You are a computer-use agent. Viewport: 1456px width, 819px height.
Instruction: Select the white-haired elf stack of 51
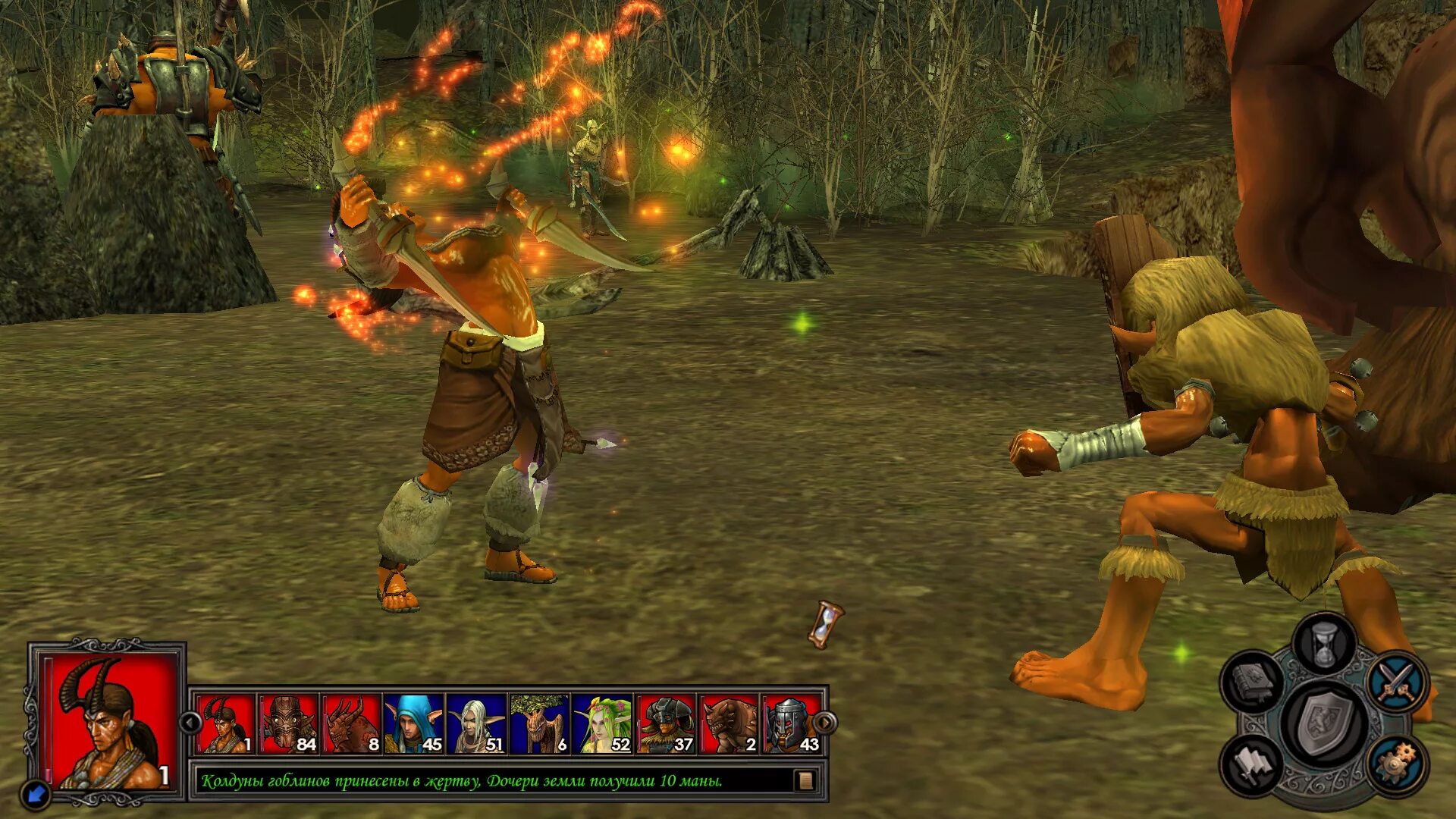pos(477,724)
